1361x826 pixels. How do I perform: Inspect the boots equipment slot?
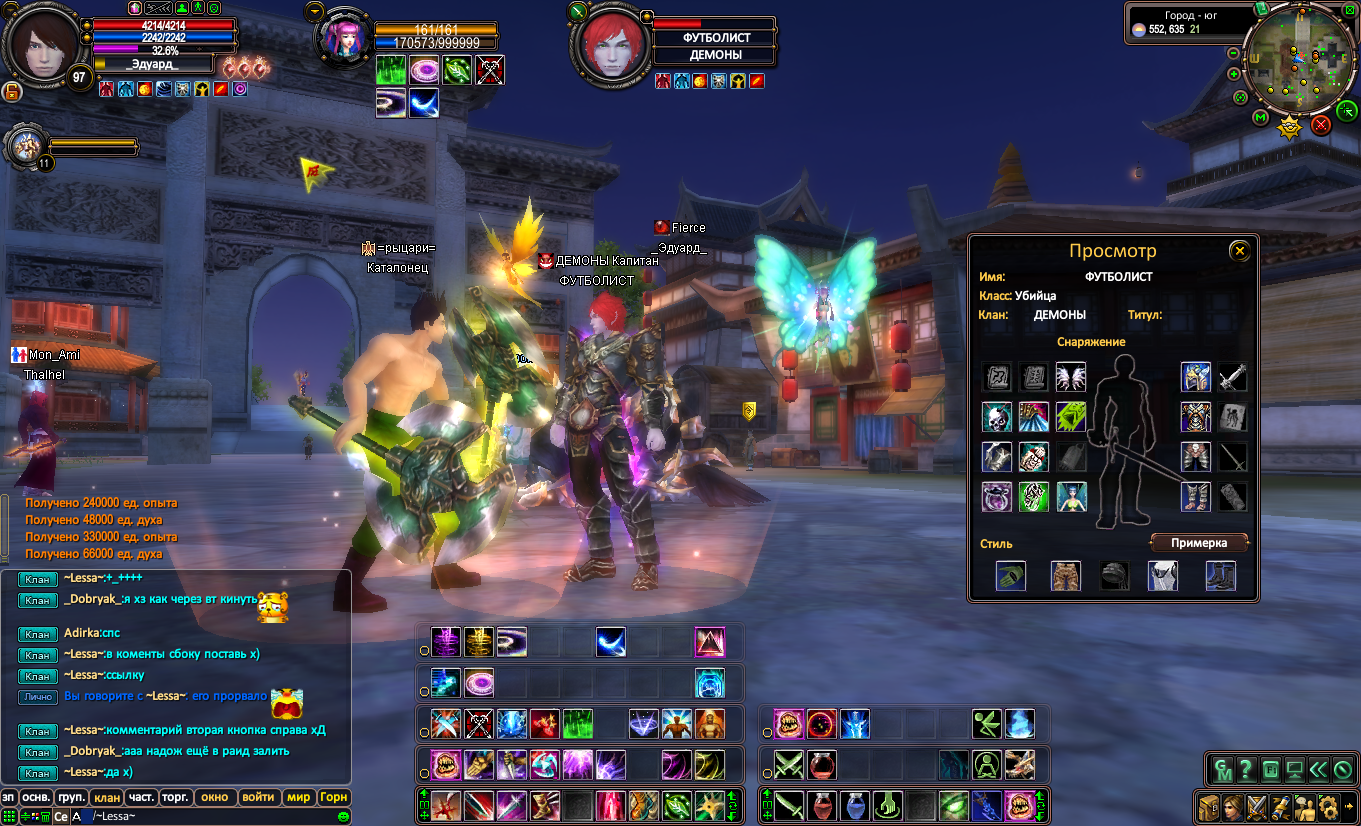[x=1196, y=497]
